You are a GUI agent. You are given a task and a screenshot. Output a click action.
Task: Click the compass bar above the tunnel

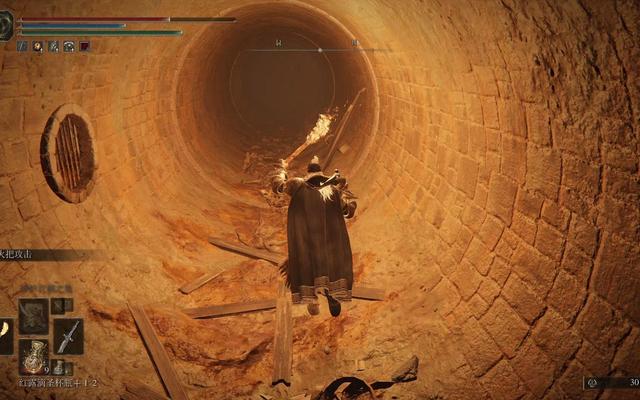point(319,49)
